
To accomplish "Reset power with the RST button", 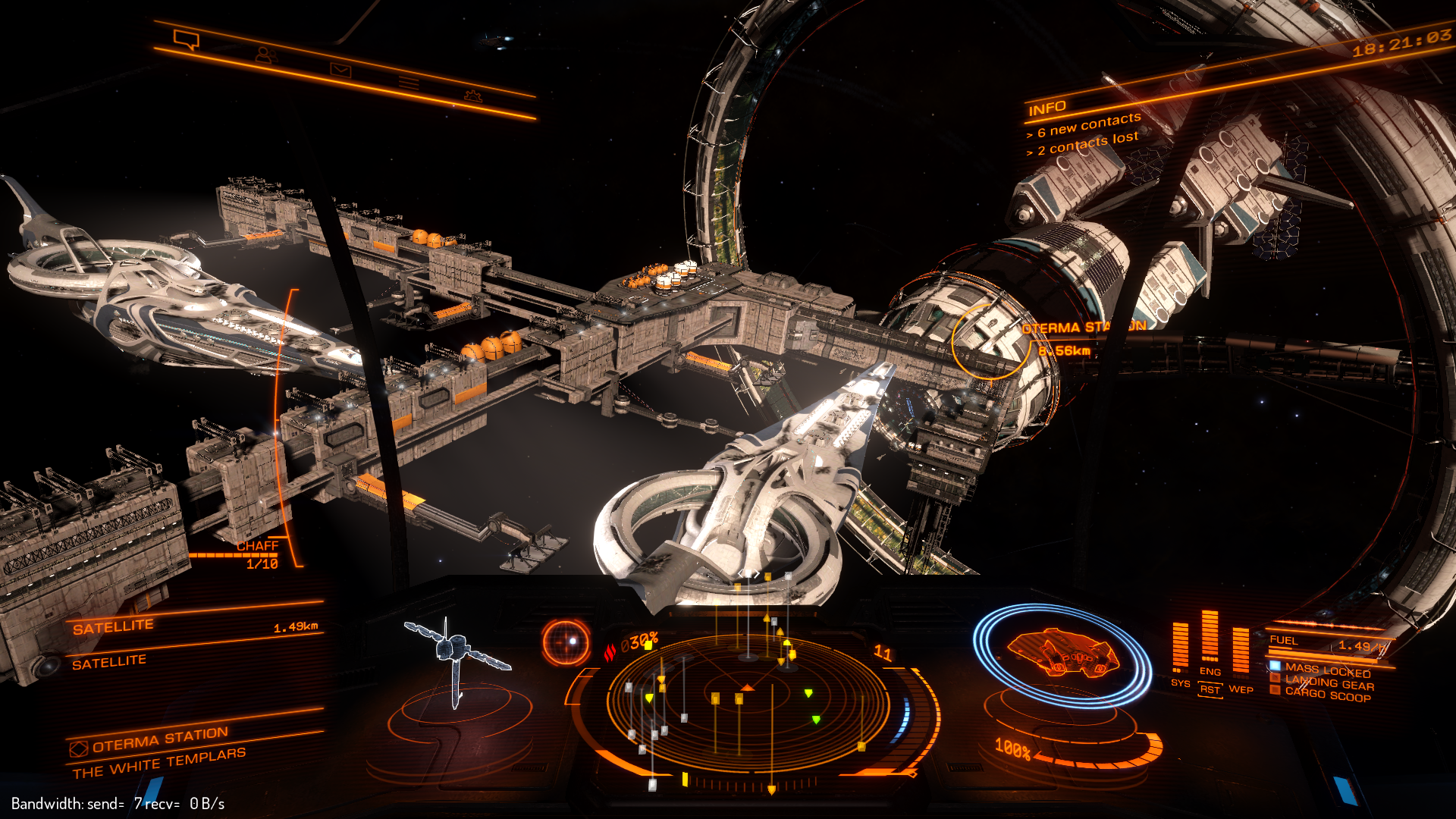I will [1210, 689].
